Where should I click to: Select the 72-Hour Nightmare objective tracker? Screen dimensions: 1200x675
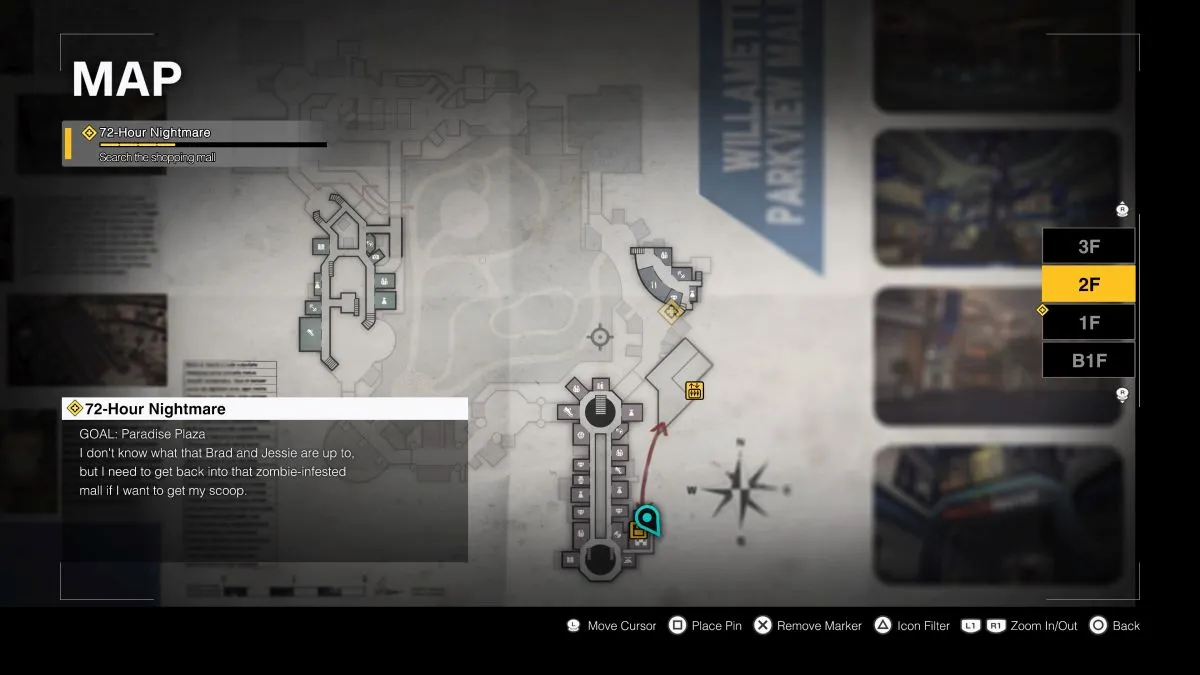[x=195, y=143]
